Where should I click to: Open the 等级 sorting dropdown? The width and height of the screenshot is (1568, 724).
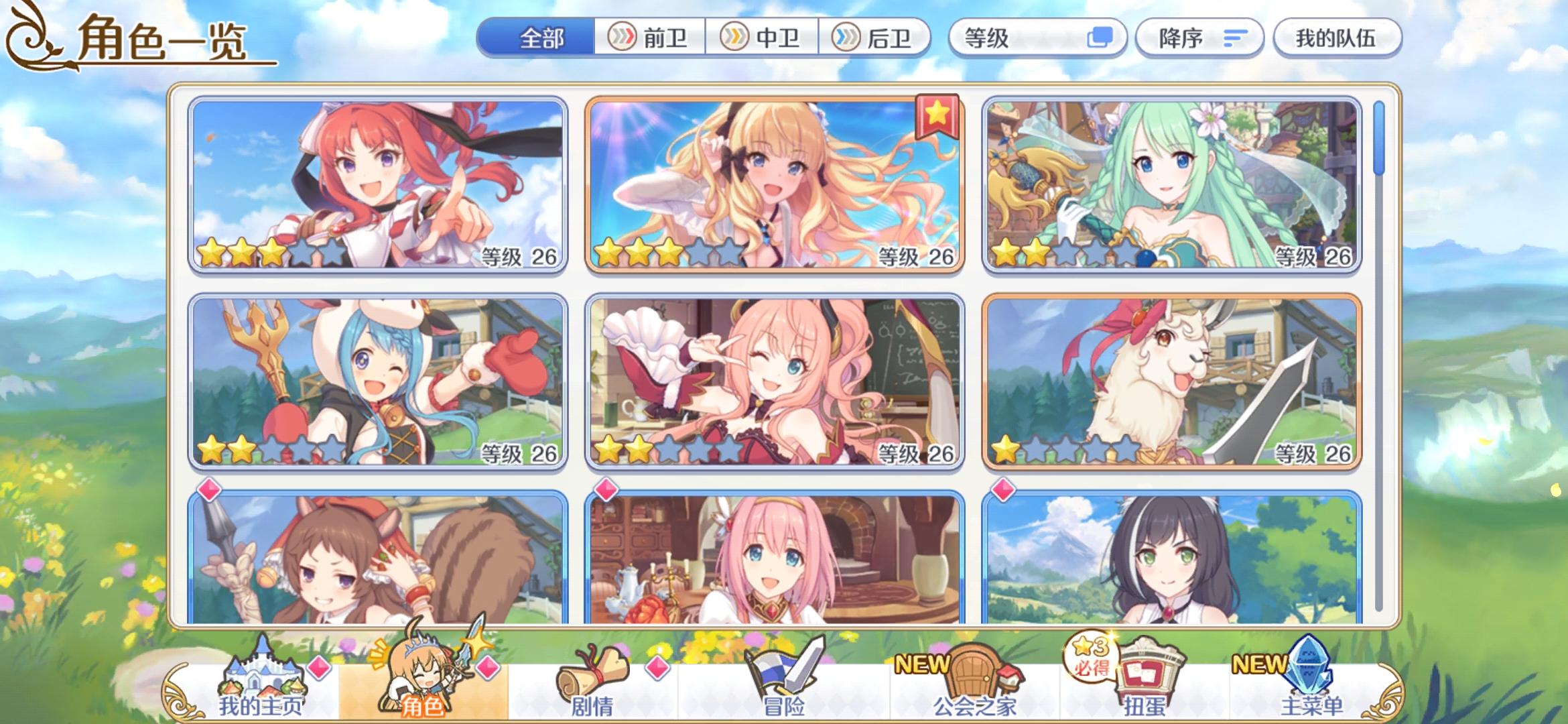pyautogui.click(x=1036, y=38)
